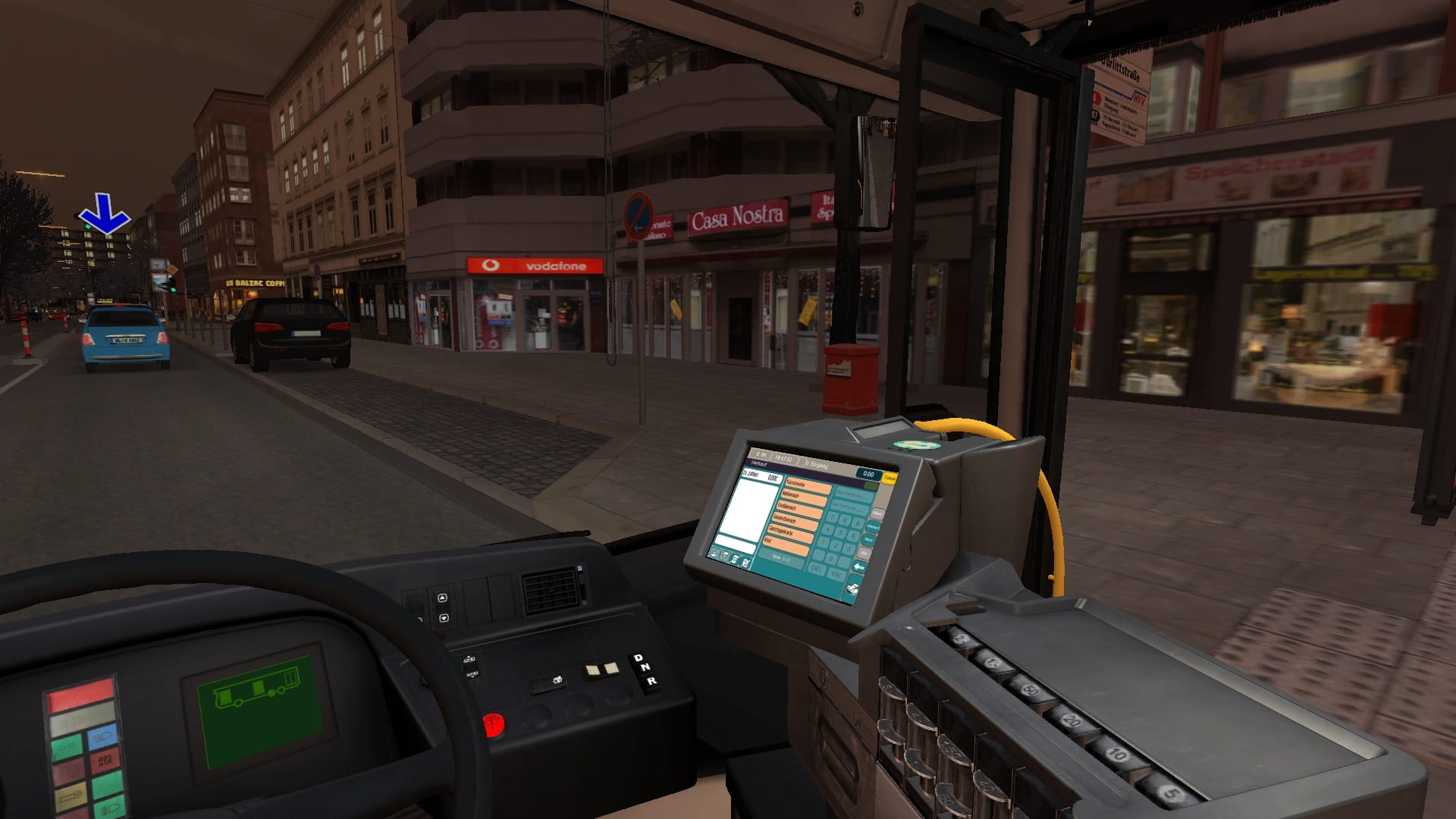Activate the red hazard warning button

point(493,726)
